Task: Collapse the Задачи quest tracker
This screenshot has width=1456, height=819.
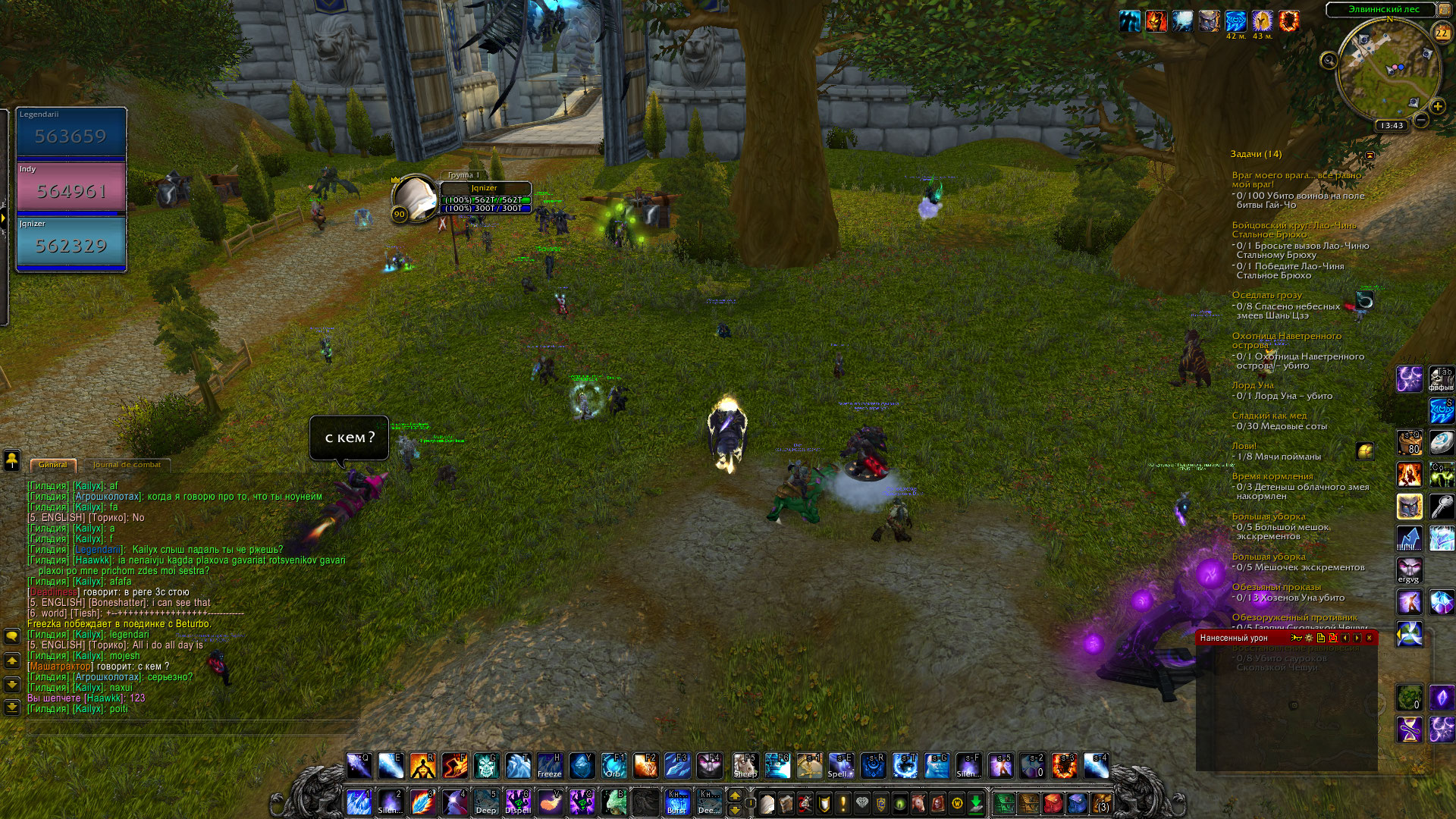Action: tap(1370, 155)
